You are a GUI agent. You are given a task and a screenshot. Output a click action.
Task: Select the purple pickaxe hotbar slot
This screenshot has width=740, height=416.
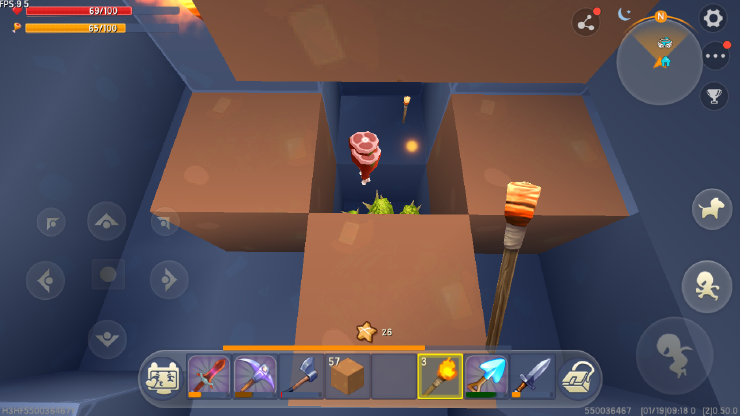tap(255, 376)
